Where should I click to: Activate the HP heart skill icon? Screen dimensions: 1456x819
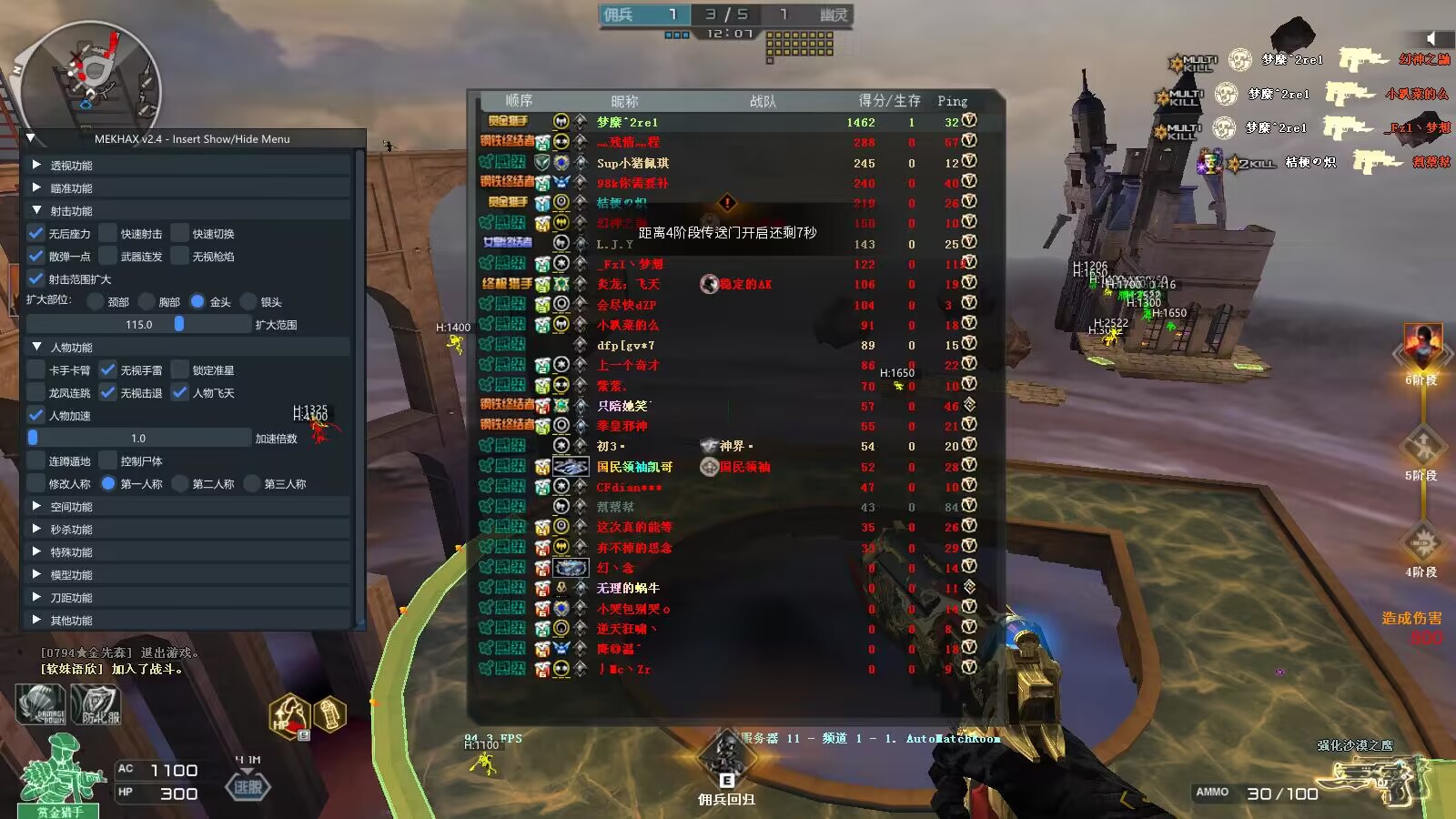pyautogui.click(x=289, y=714)
